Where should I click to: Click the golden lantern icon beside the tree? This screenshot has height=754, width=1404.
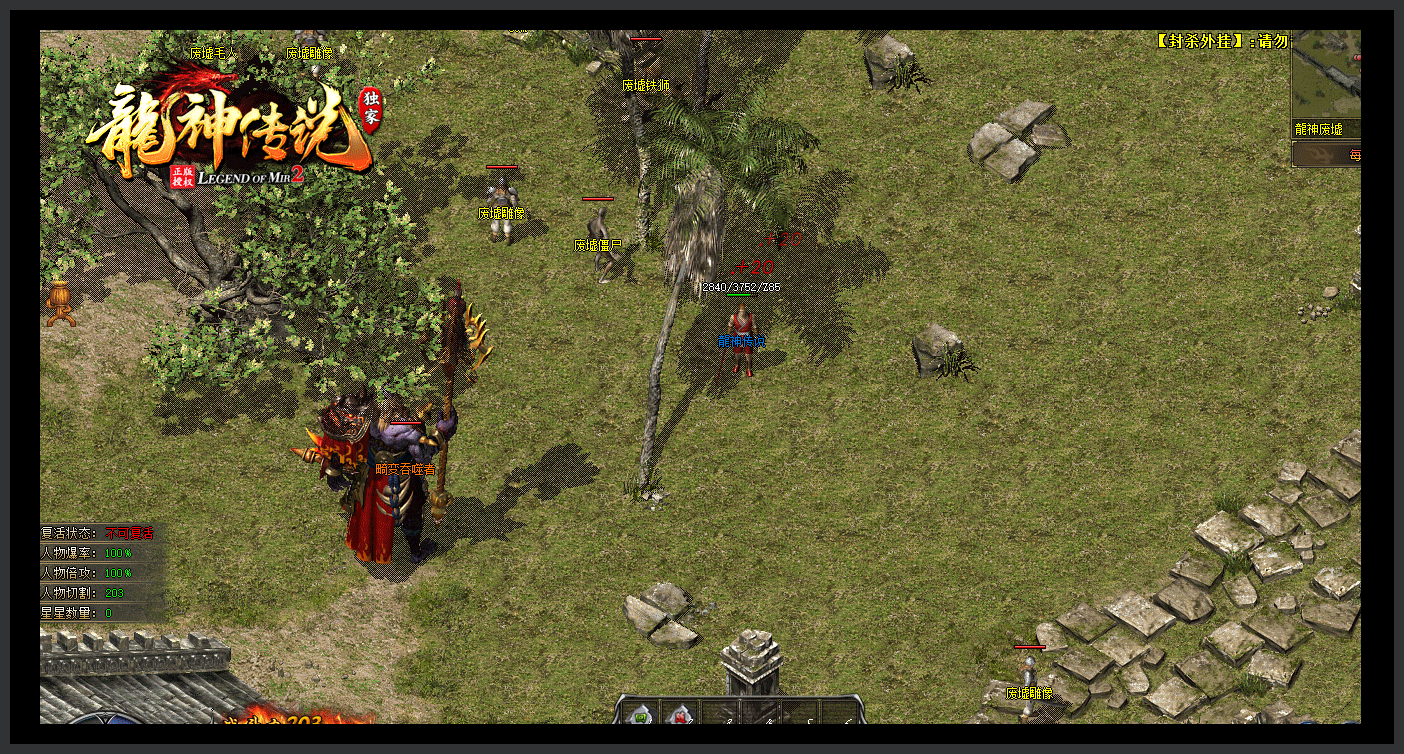pos(60,303)
